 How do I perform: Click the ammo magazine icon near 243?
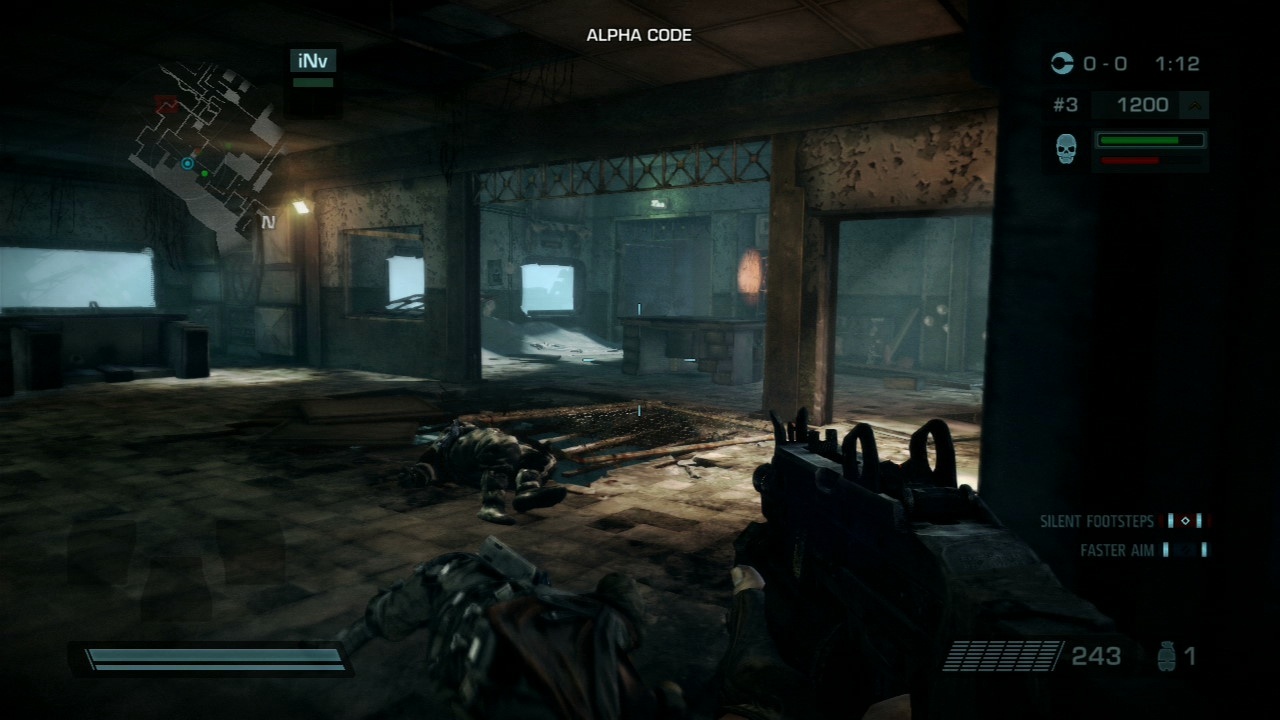(1000, 655)
